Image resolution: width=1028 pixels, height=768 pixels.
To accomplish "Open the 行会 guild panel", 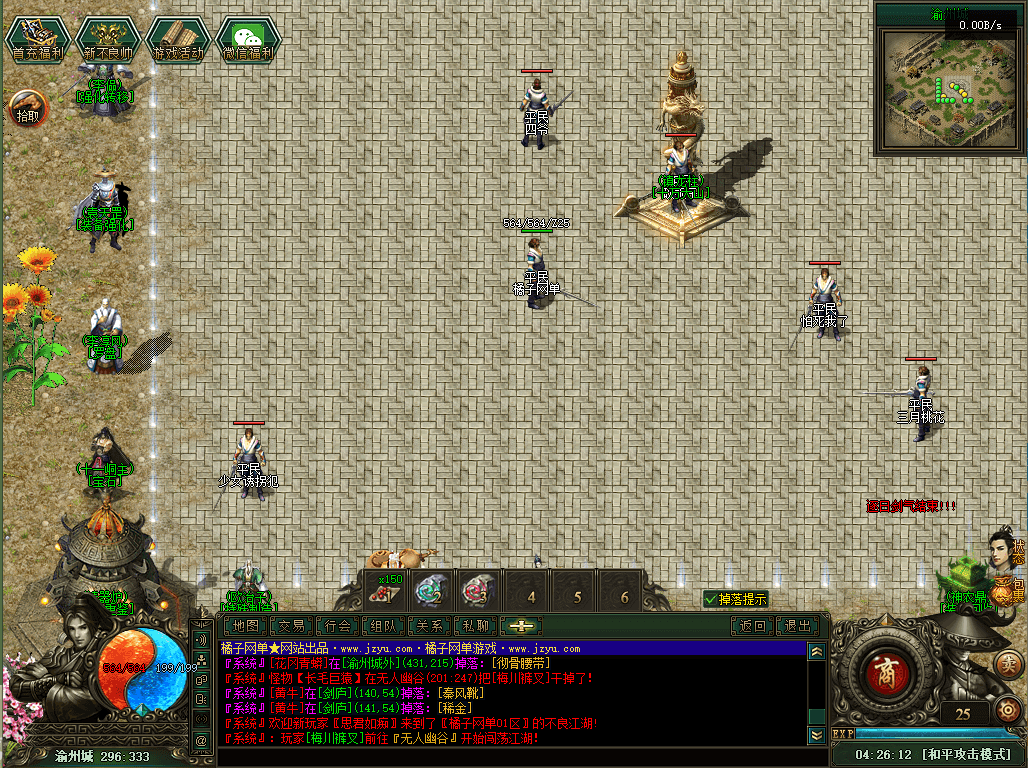I will [338, 626].
